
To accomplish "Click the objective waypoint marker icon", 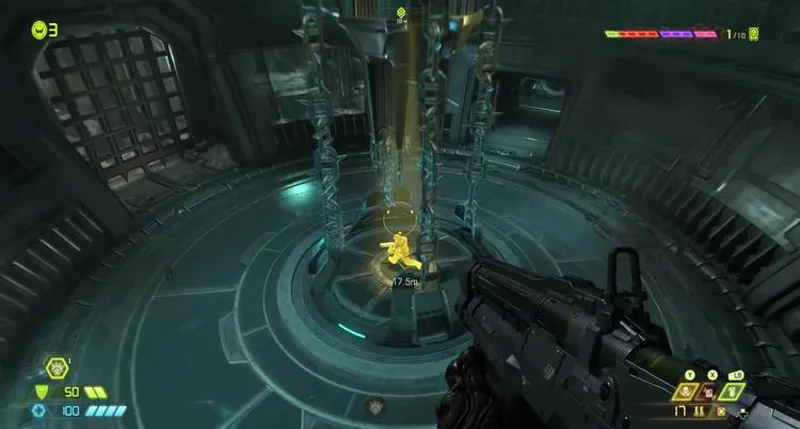I will [401, 14].
